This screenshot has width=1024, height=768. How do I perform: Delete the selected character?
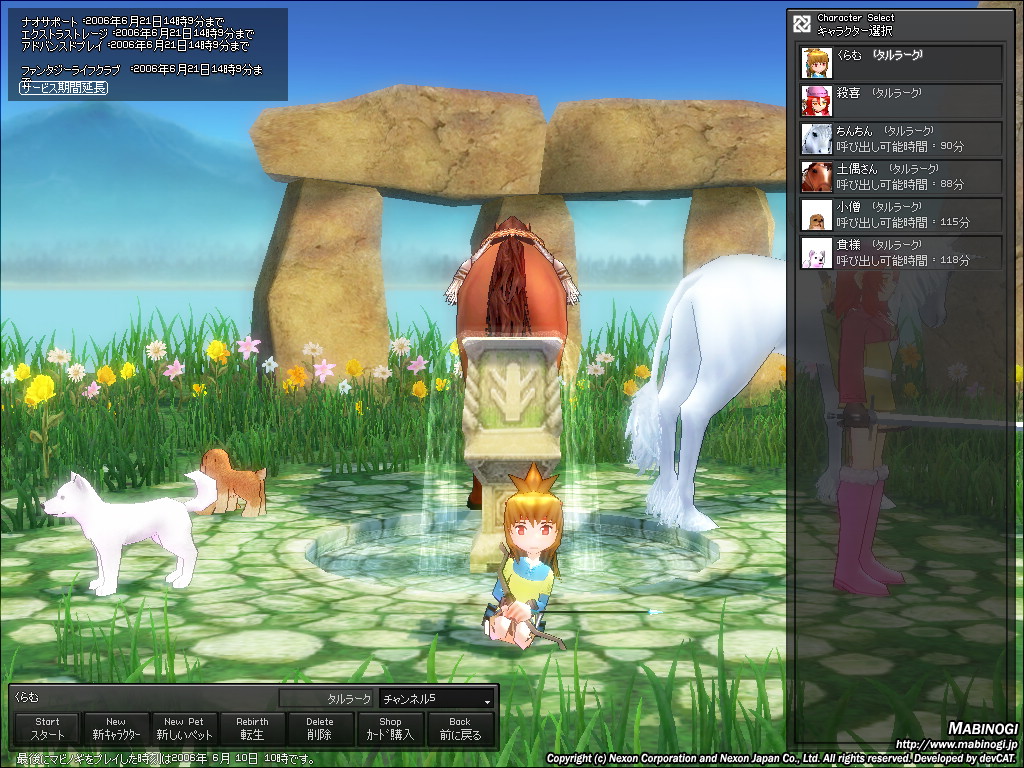[x=320, y=728]
